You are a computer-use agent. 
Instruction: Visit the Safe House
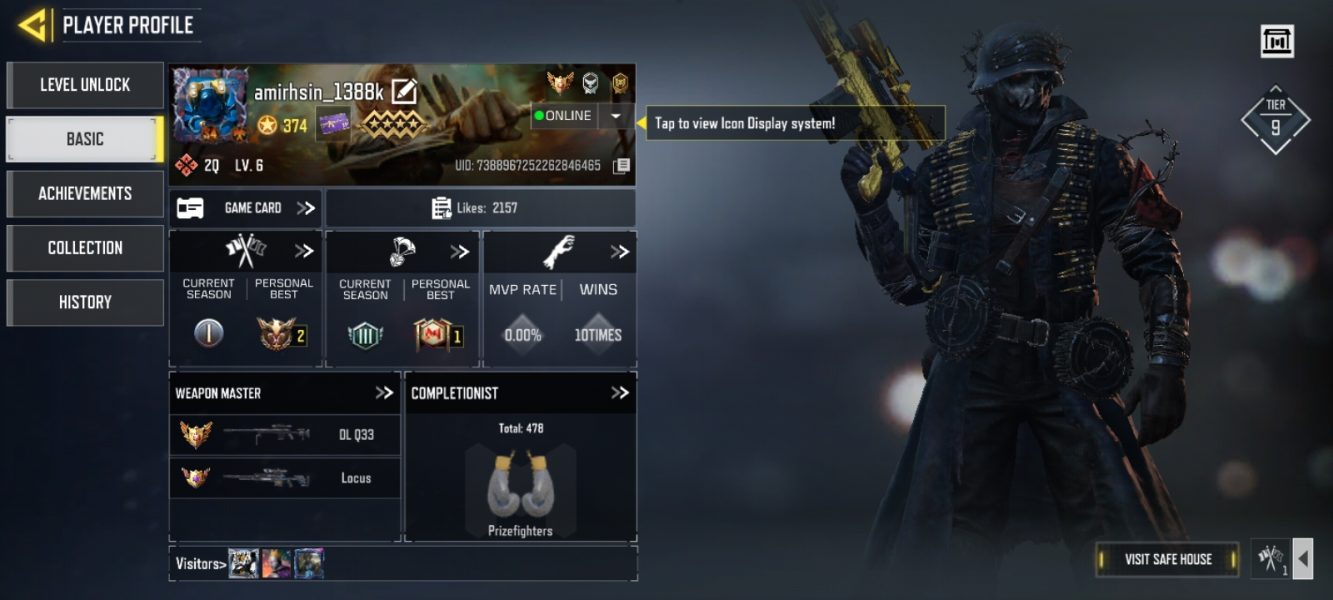pyautogui.click(x=1167, y=559)
